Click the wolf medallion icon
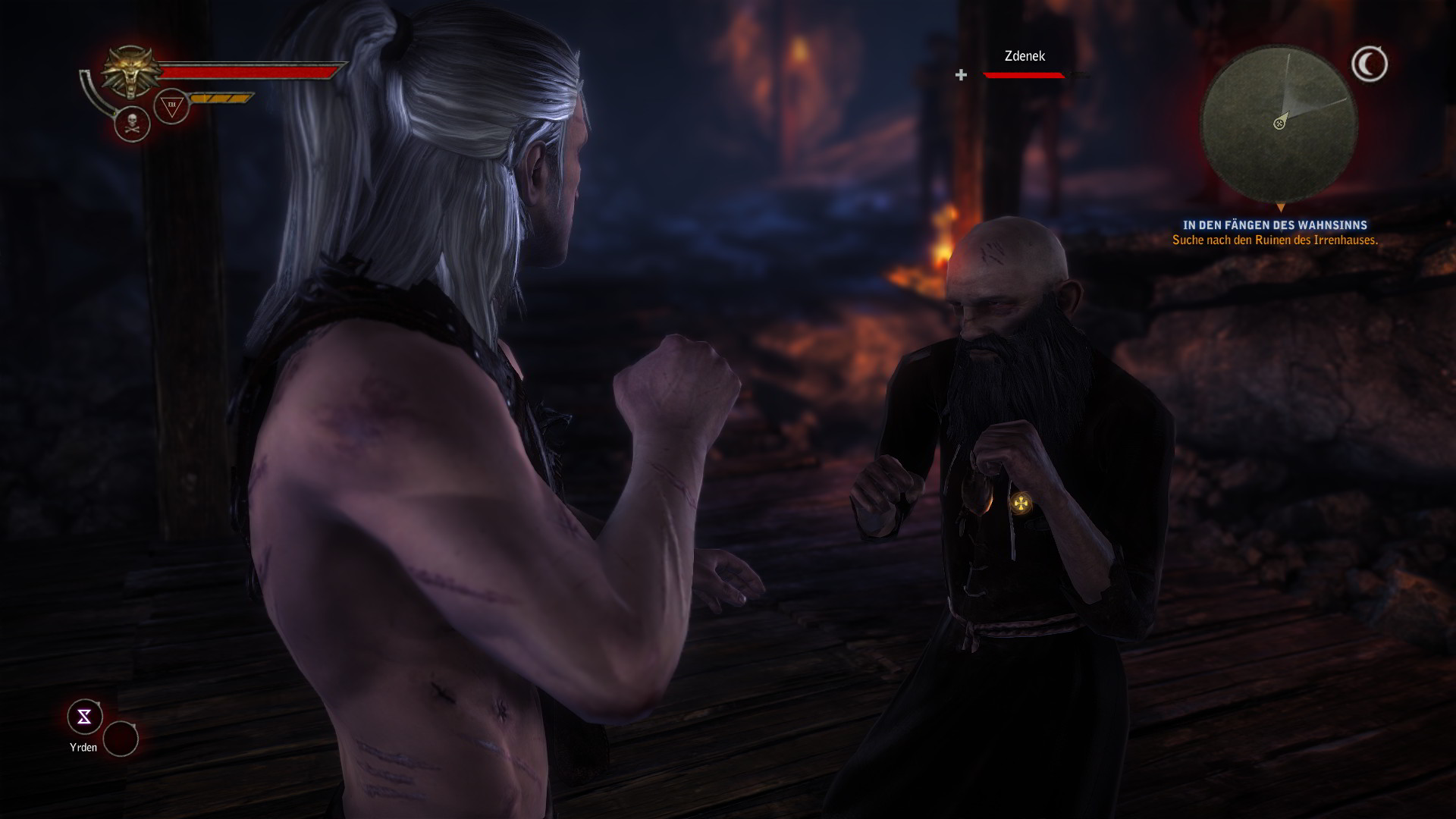 click(130, 72)
